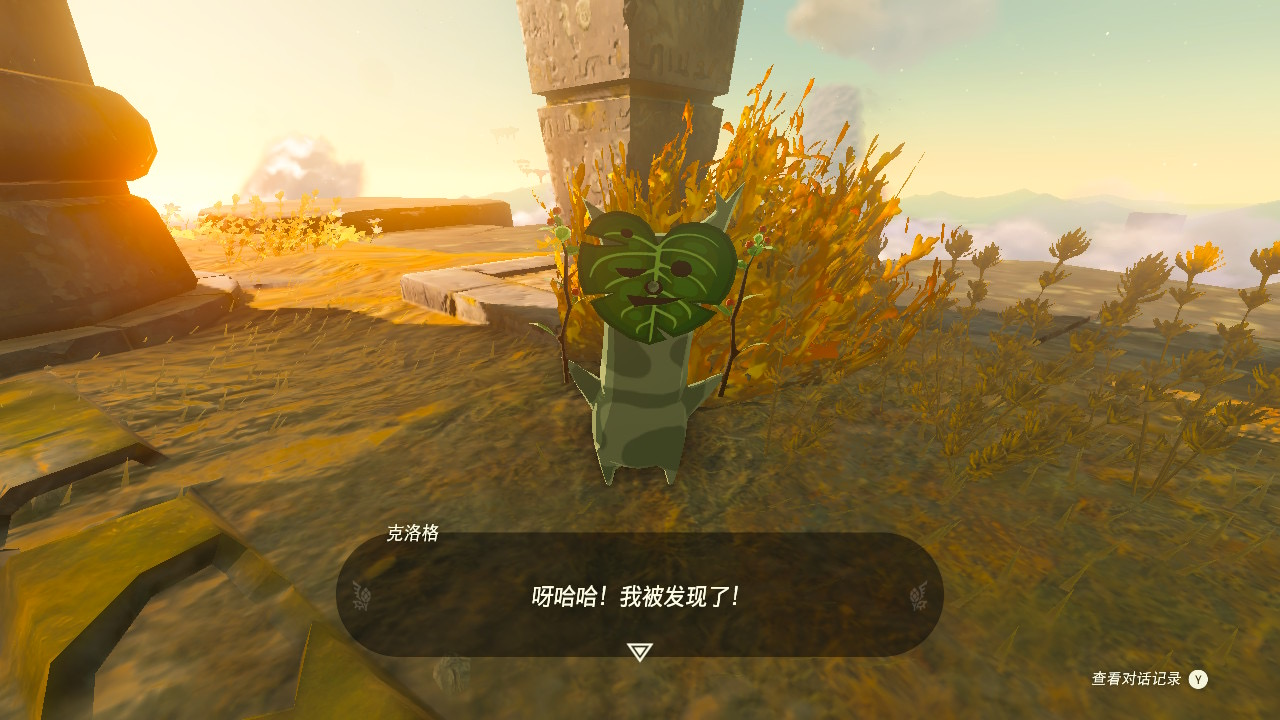Open the 查看对话记录 dialogue log
This screenshot has width=1280, height=720.
tap(1148, 679)
